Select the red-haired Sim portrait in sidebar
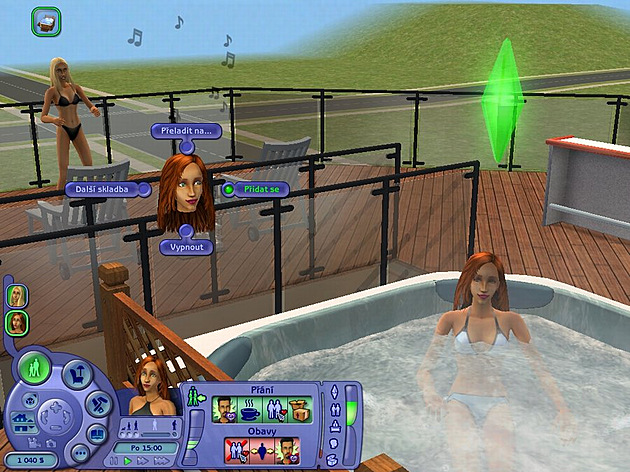The width and height of the screenshot is (630, 472). tap(17, 322)
